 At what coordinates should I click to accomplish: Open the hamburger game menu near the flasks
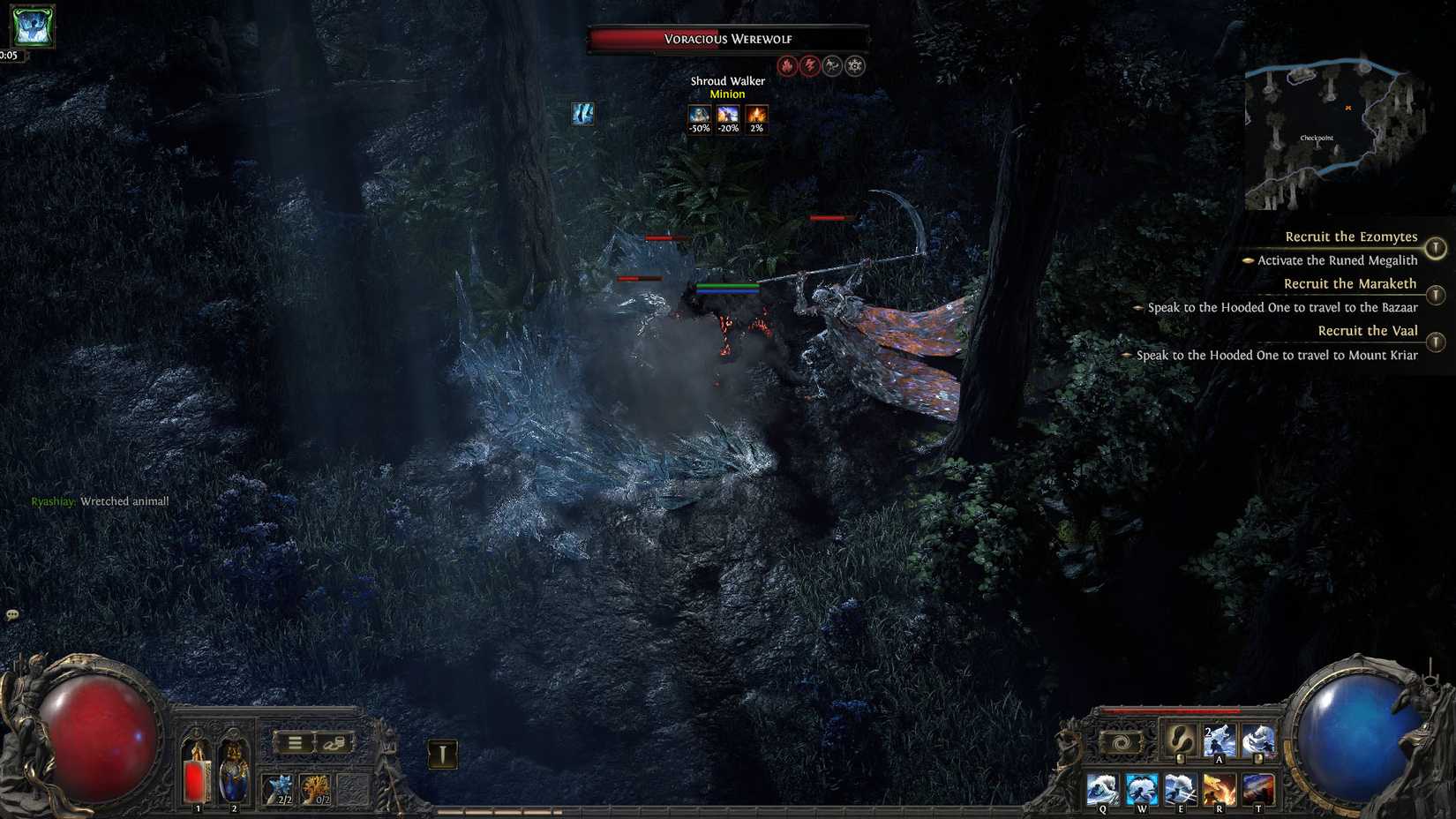(x=296, y=742)
